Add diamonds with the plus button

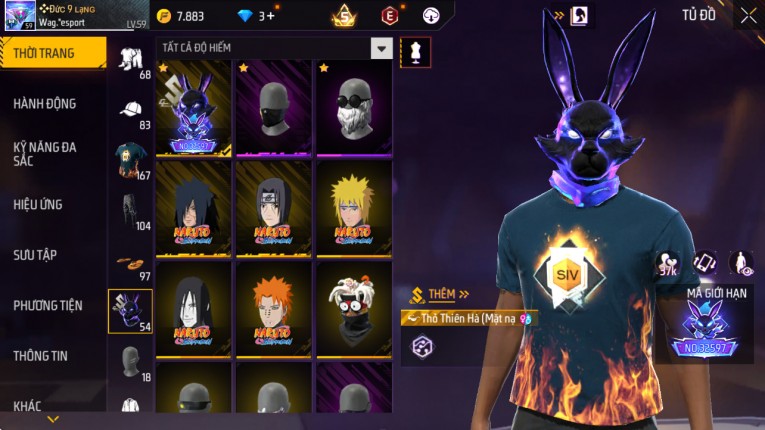(x=270, y=16)
